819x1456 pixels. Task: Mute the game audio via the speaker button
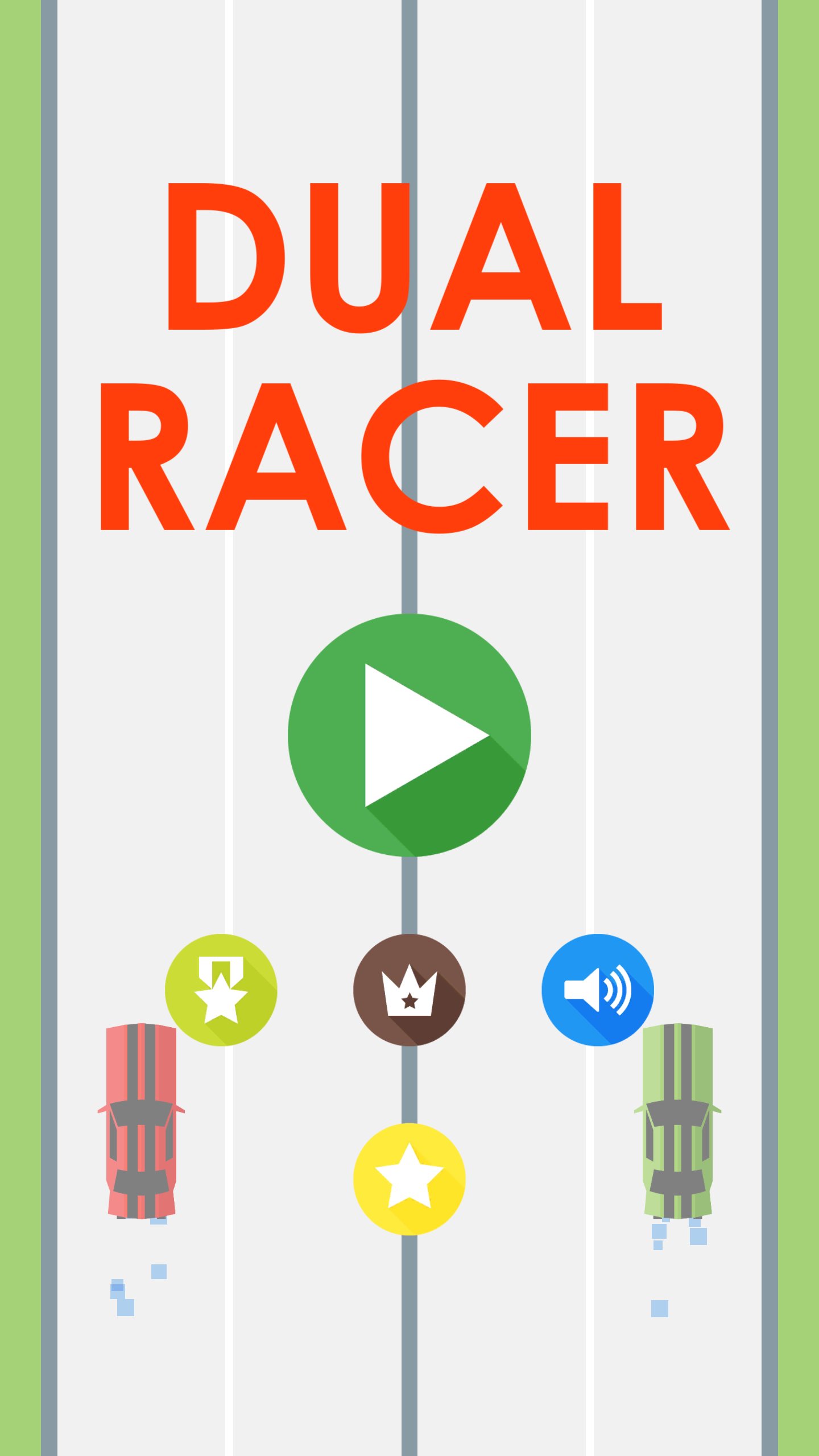click(x=598, y=990)
